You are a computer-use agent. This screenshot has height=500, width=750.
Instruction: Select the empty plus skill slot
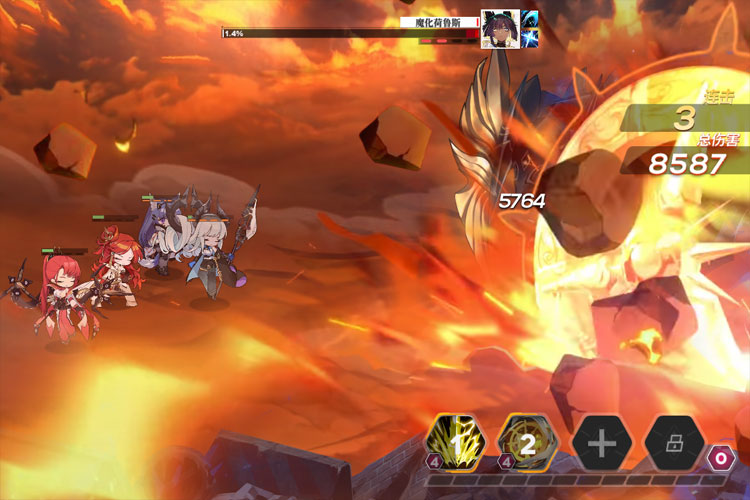pyautogui.click(x=600, y=443)
